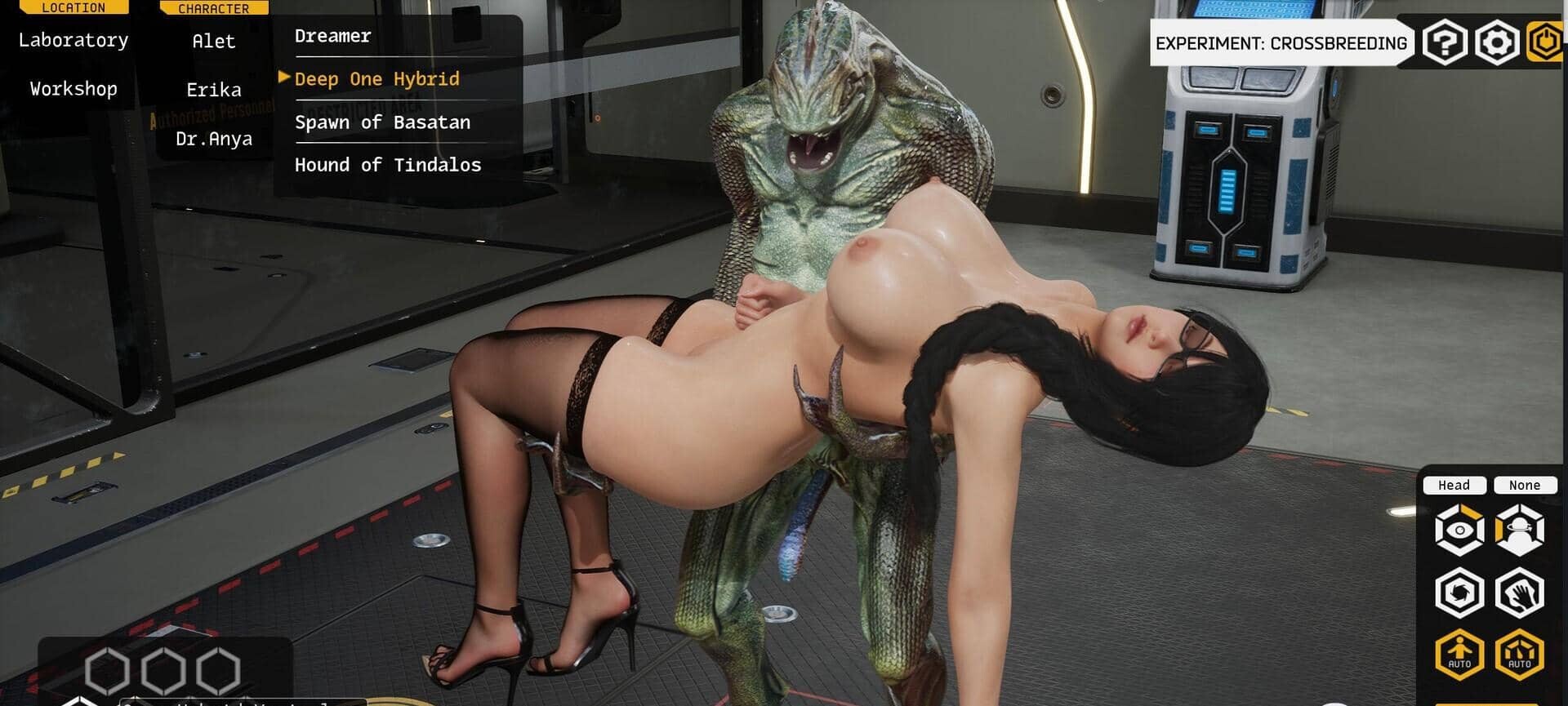Click the highlighted character hexagon icon
This screenshot has width=1568, height=706.
click(x=1520, y=531)
